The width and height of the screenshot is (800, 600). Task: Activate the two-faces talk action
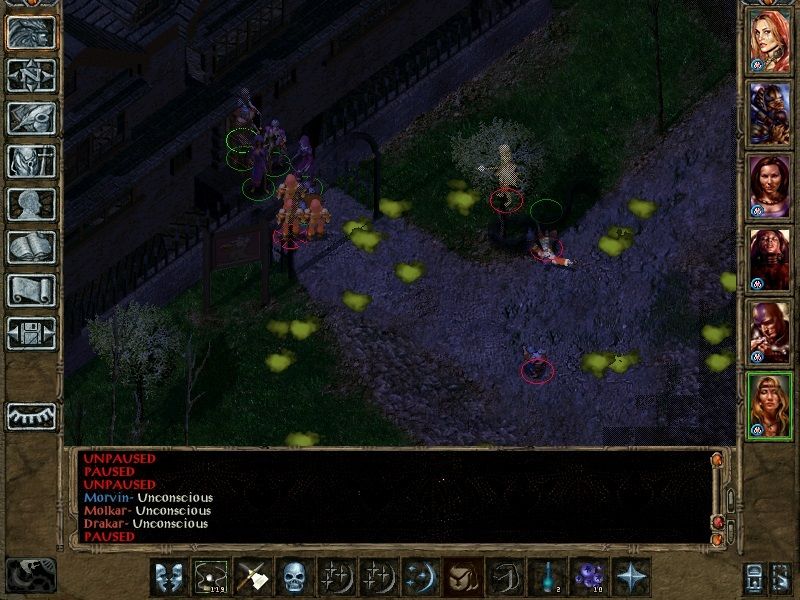(167, 576)
